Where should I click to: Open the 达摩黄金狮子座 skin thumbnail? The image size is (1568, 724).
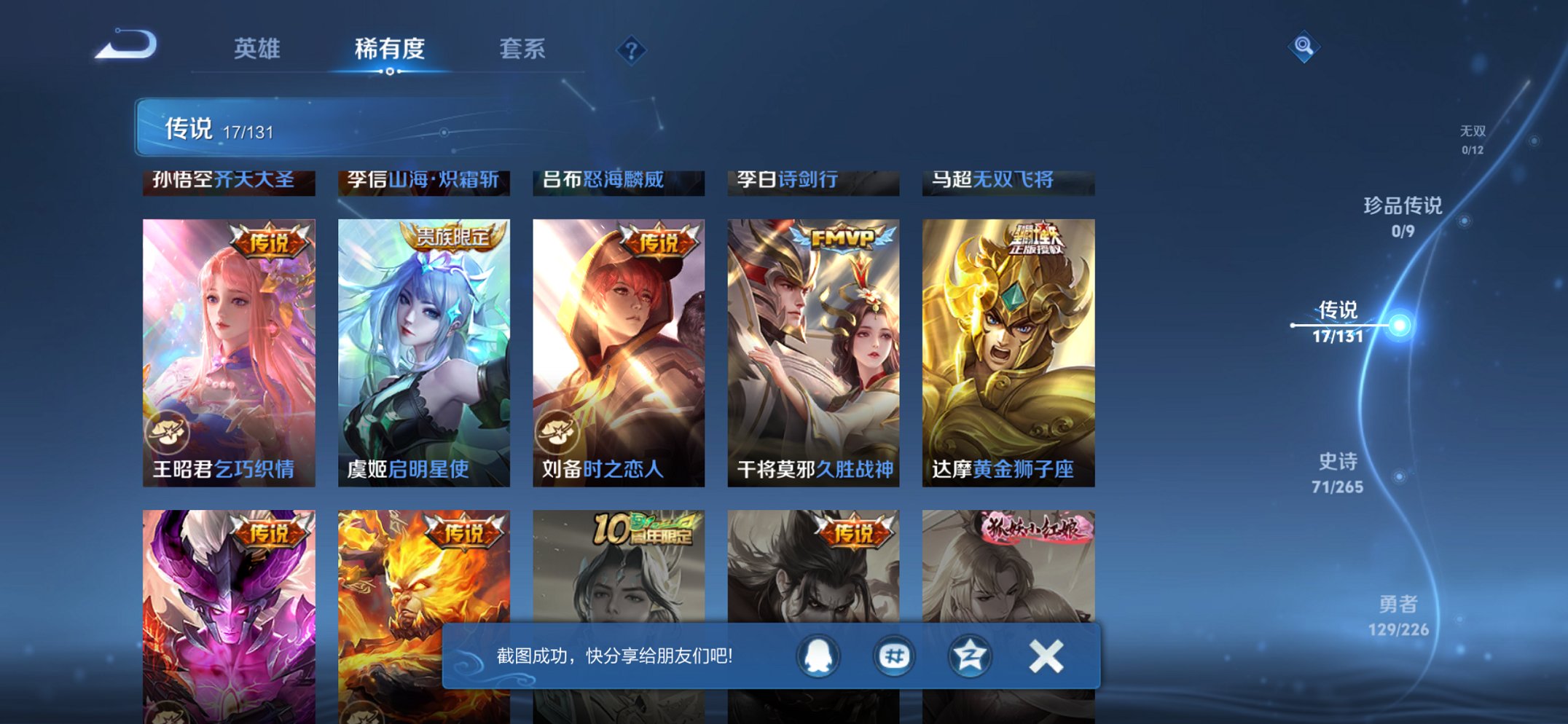[1009, 342]
